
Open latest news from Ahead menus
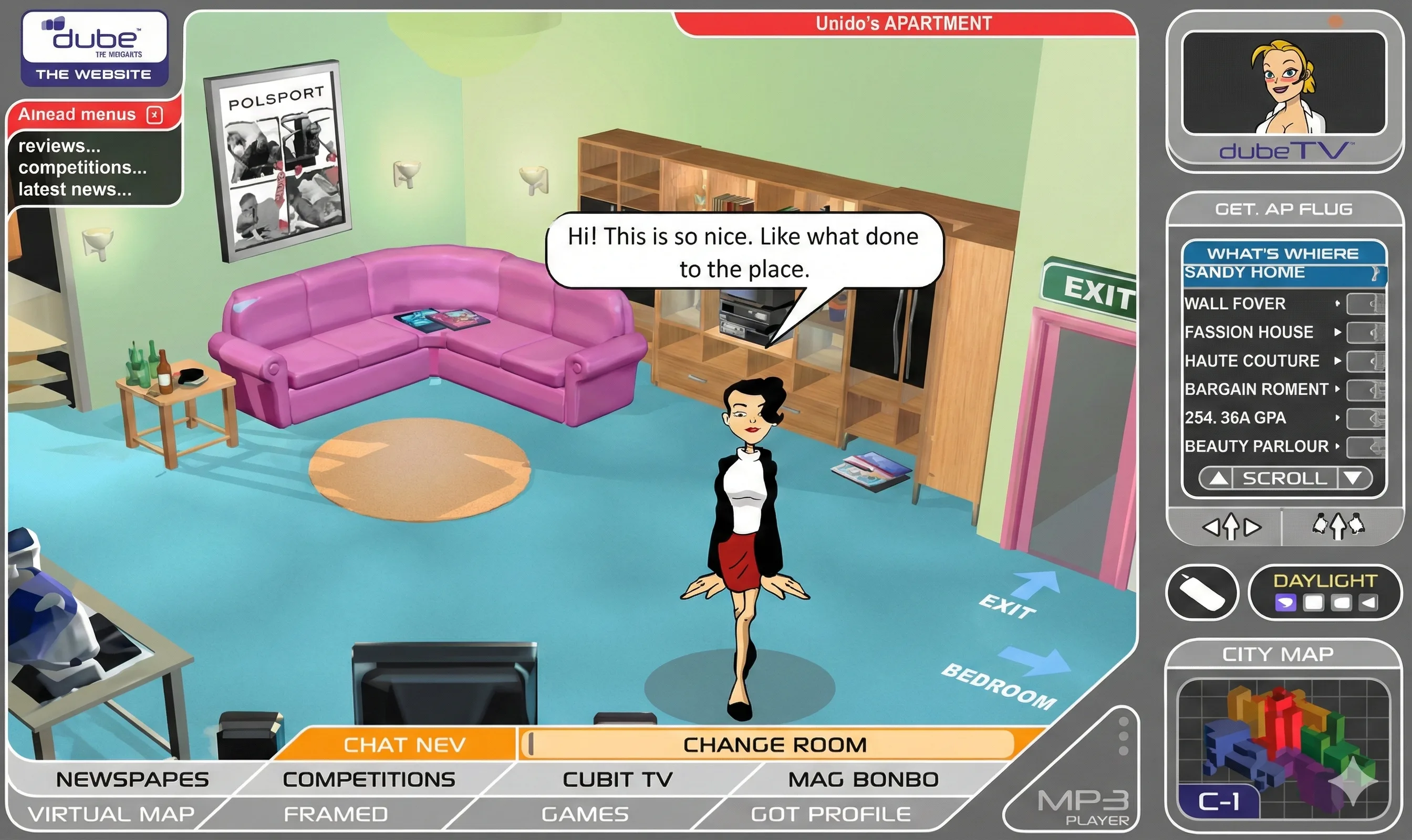pyautogui.click(x=74, y=190)
